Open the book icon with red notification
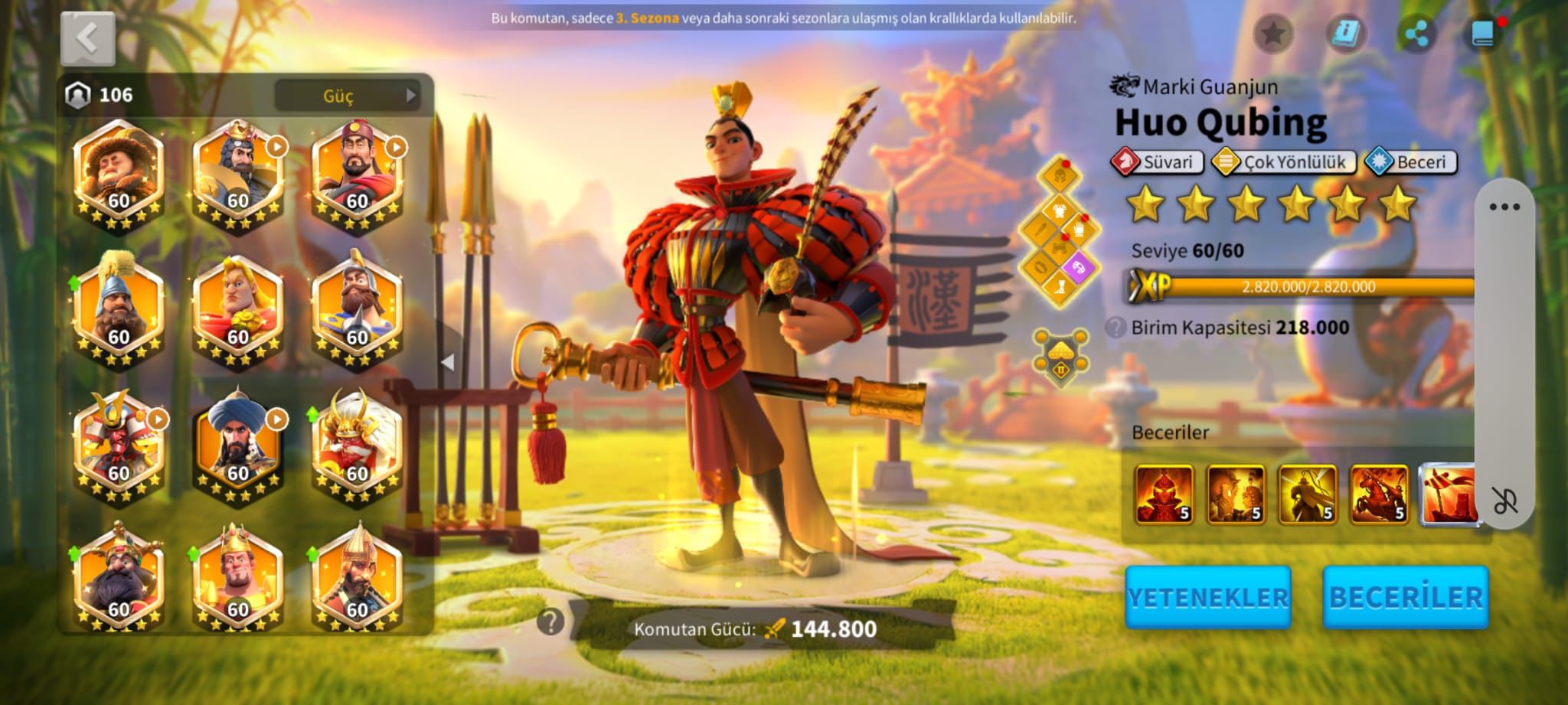 coord(1484,34)
